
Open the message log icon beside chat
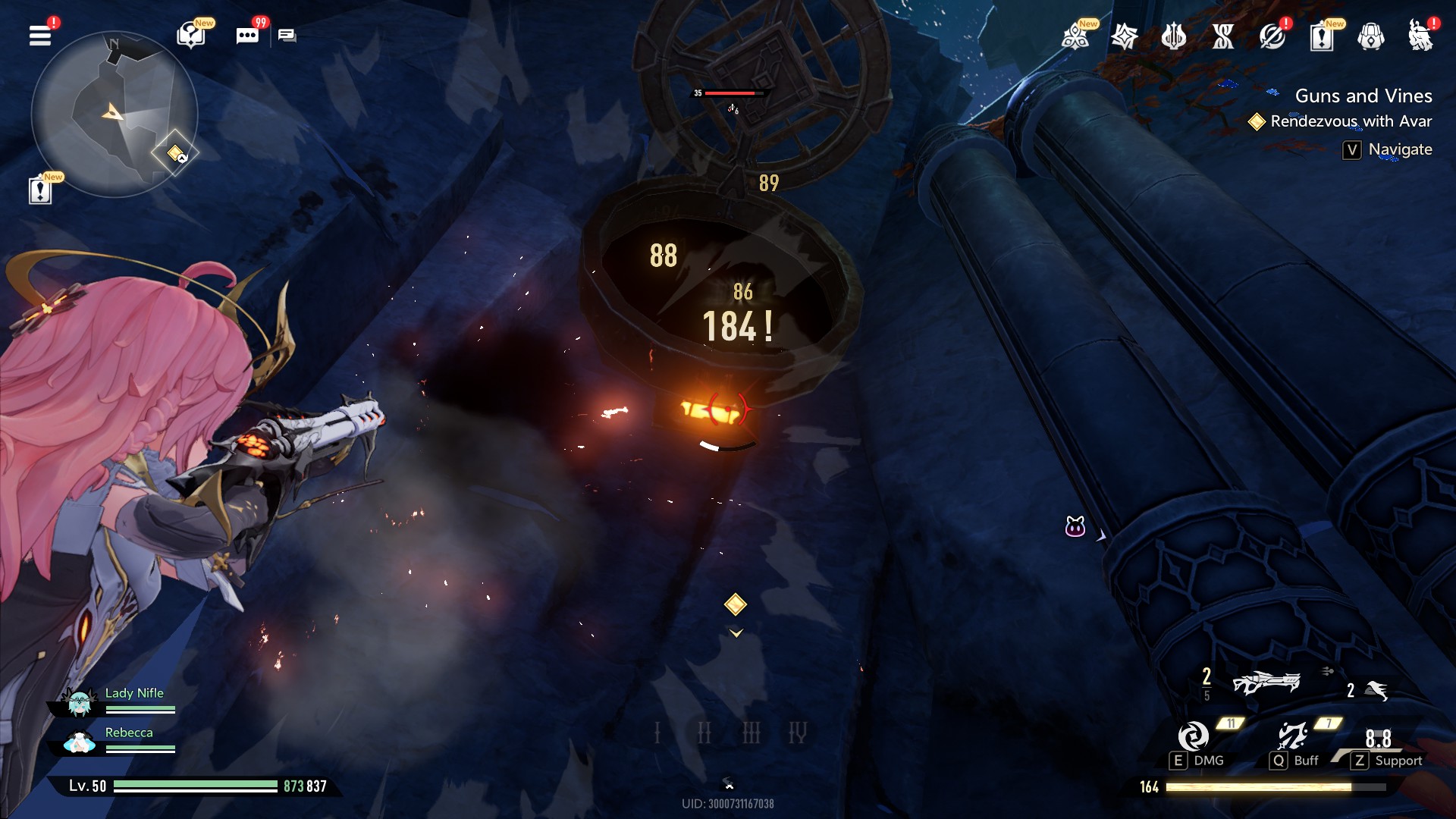point(287,36)
